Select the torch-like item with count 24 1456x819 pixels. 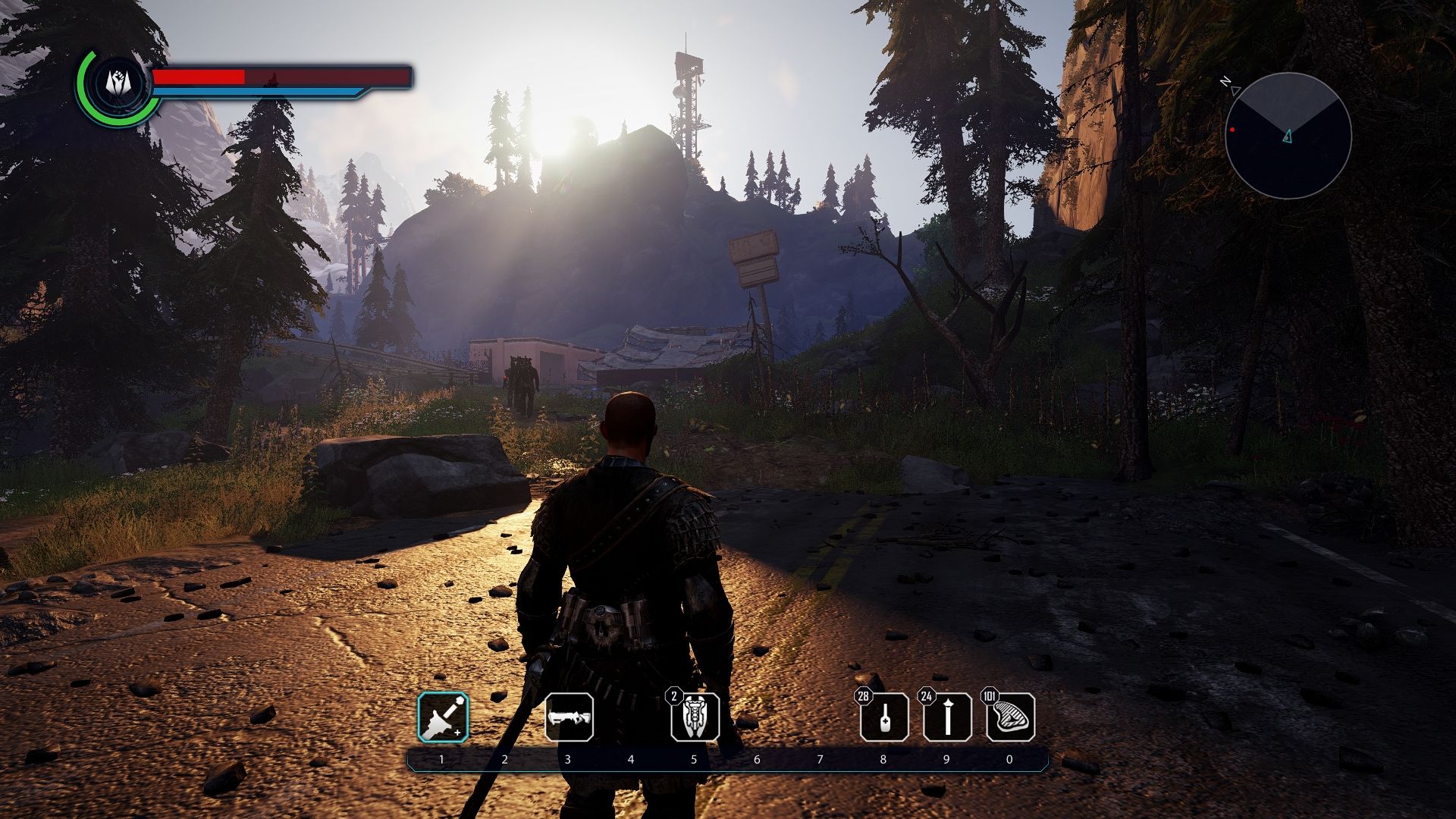coord(947,717)
